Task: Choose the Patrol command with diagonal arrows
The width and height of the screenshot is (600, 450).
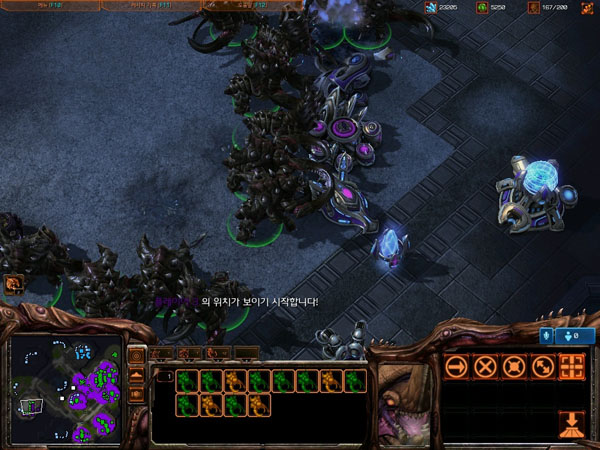Action: click(543, 366)
